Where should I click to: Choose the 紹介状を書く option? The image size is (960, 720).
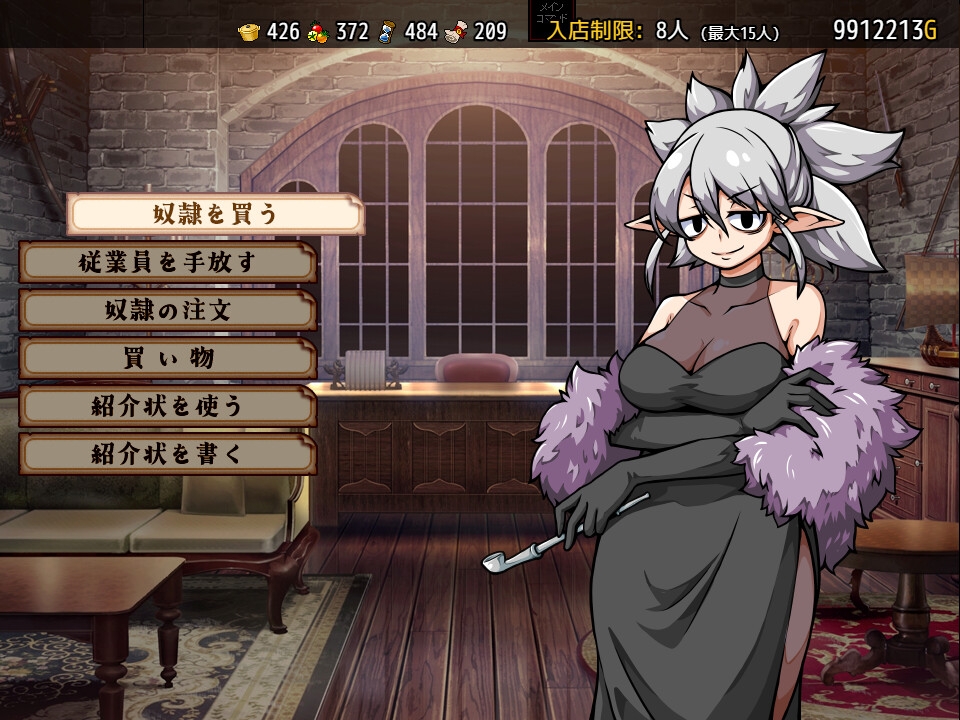(x=168, y=454)
